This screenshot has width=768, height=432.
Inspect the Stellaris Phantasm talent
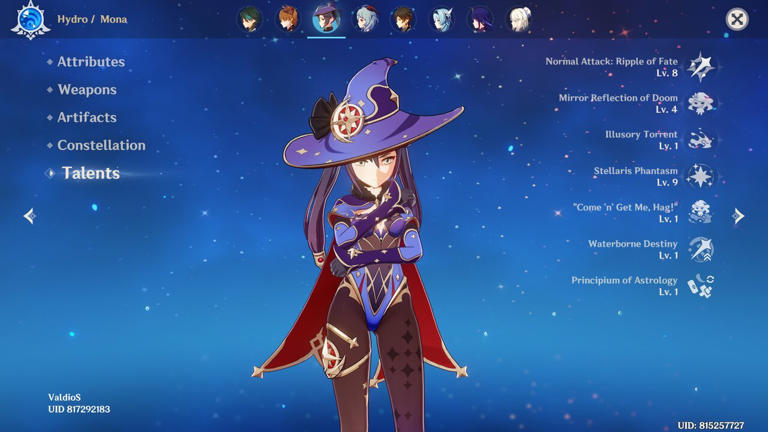pyautogui.click(x=700, y=176)
